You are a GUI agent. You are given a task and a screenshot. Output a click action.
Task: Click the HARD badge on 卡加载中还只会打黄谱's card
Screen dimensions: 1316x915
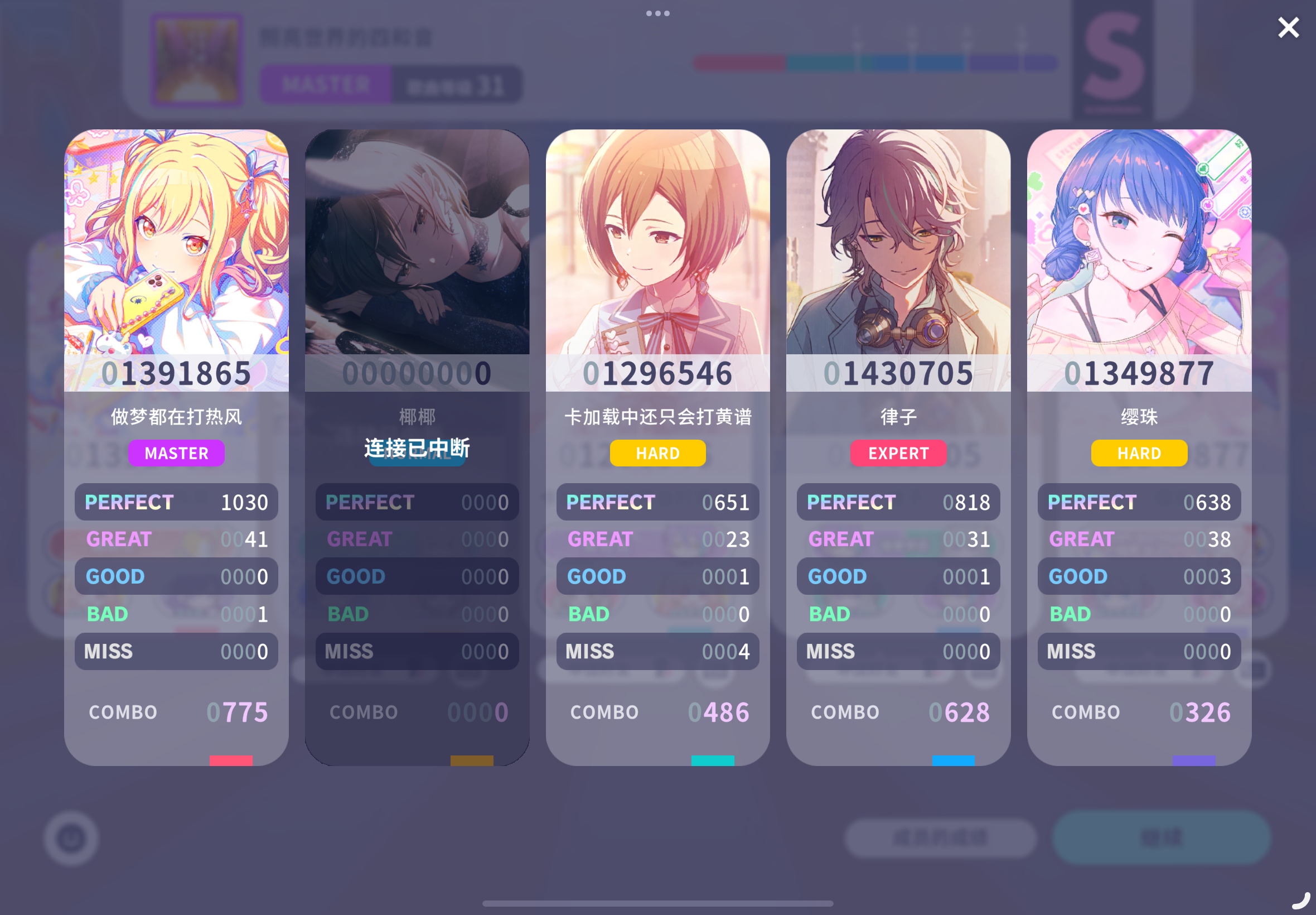point(657,453)
